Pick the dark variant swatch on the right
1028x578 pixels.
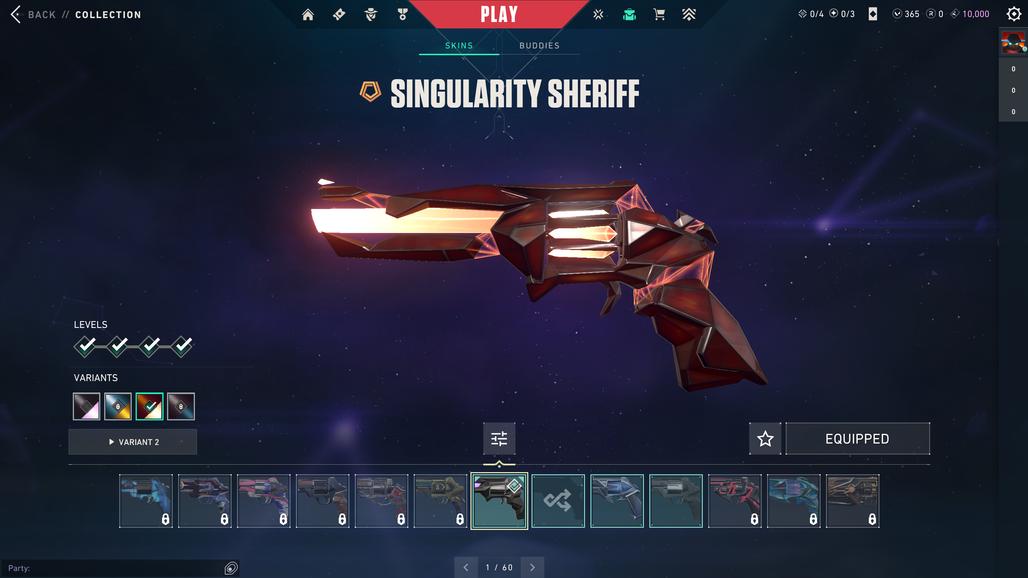(x=181, y=407)
